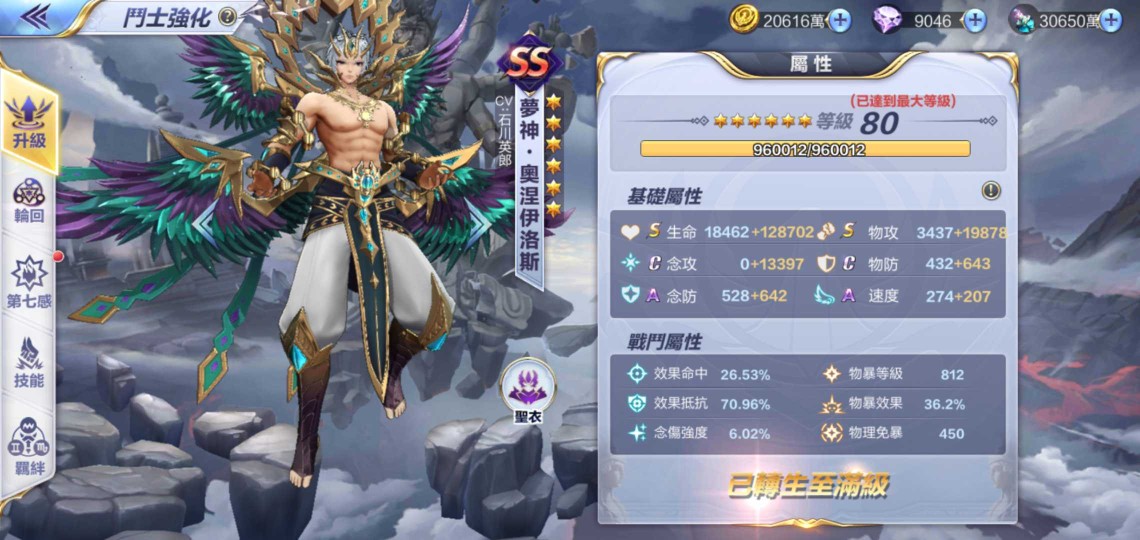Open the 鬥士強化 help question mark

coord(228,16)
